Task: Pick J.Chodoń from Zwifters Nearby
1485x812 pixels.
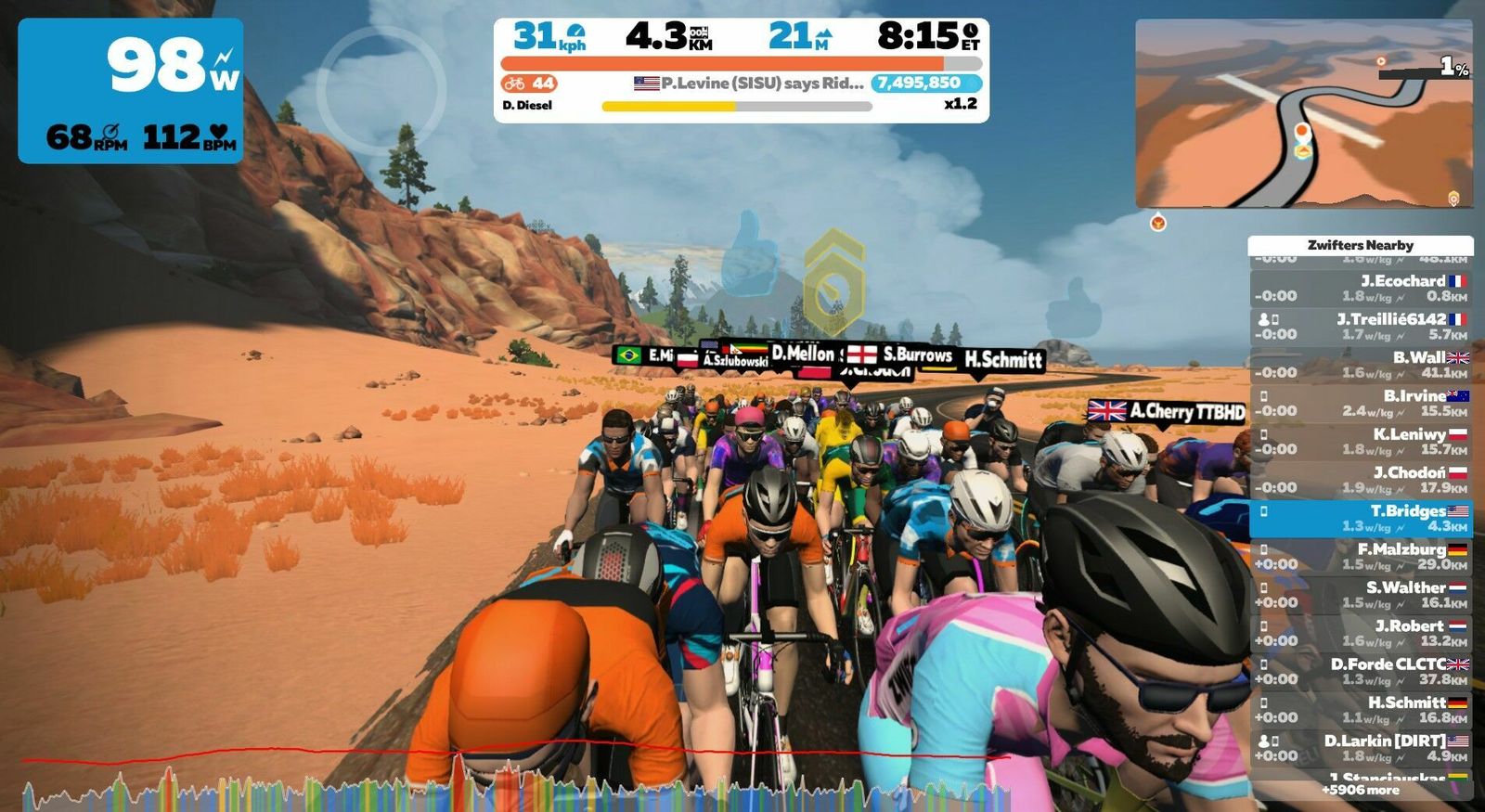Action: click(1361, 480)
